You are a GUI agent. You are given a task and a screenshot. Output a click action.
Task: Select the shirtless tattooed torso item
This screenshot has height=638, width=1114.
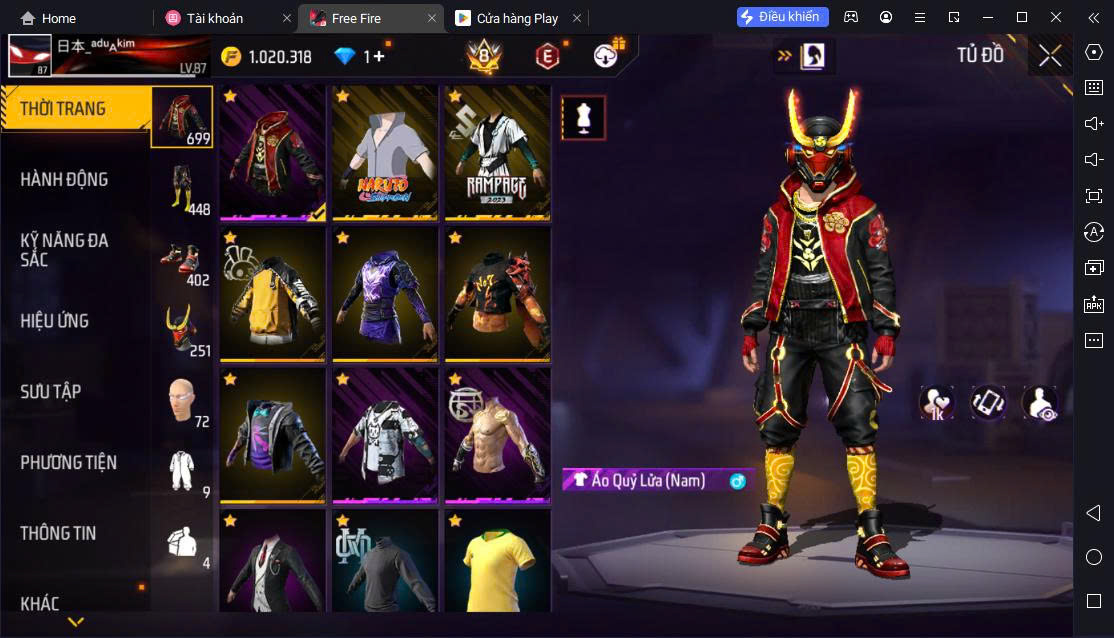[x=497, y=435]
